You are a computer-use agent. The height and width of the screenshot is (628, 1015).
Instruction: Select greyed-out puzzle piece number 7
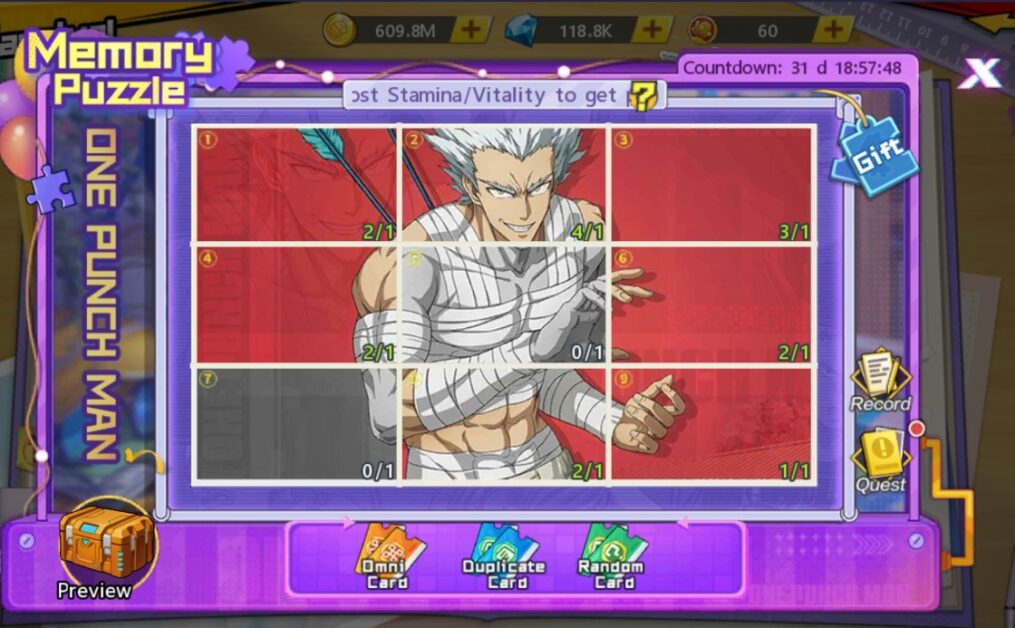pos(295,424)
